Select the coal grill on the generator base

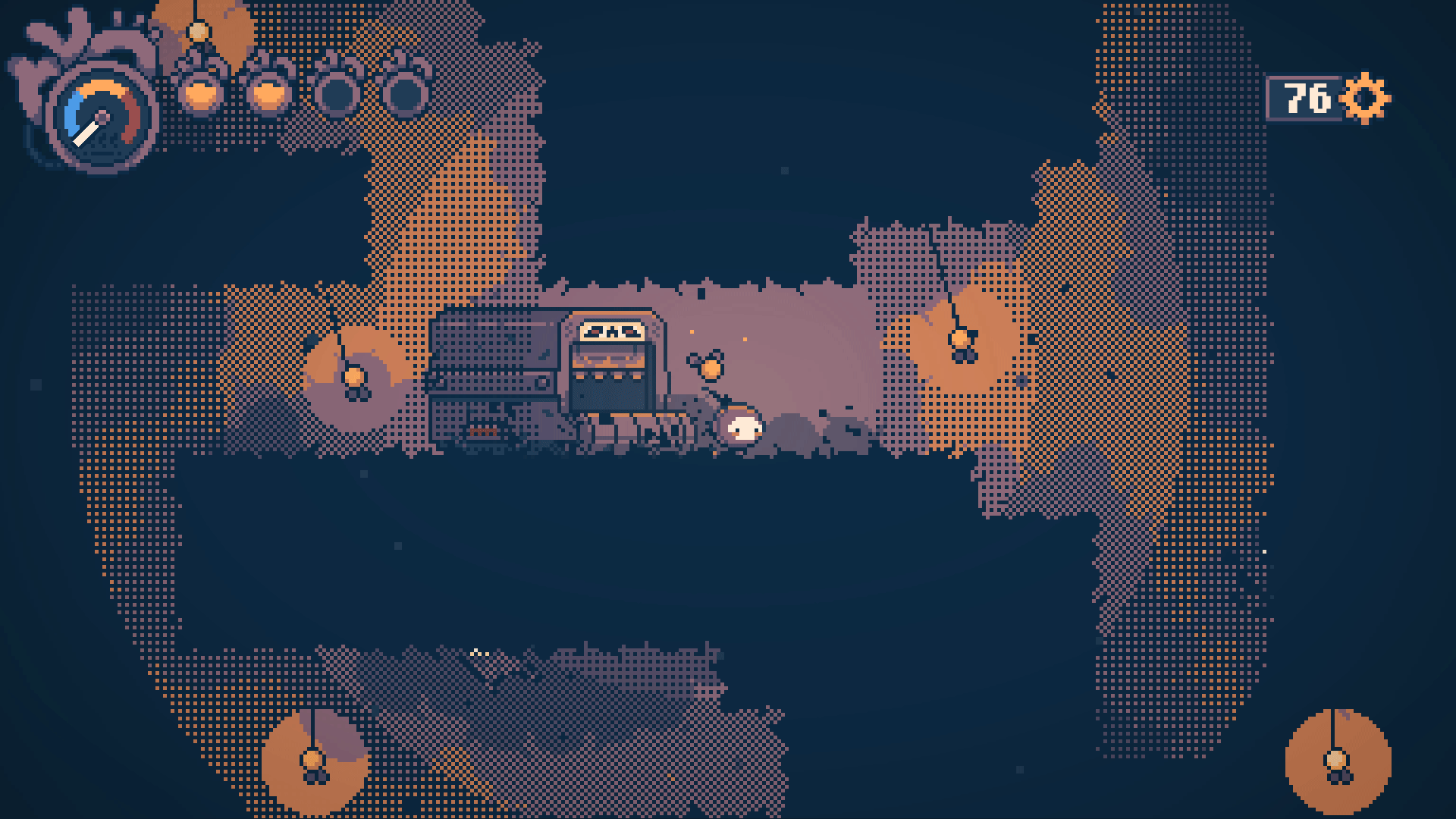(x=484, y=431)
